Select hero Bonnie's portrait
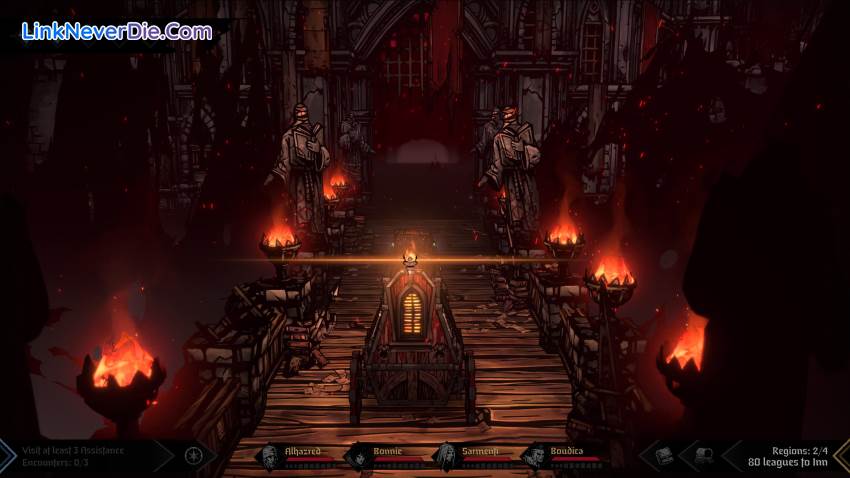Image resolution: width=850 pixels, height=478 pixels. click(357, 457)
